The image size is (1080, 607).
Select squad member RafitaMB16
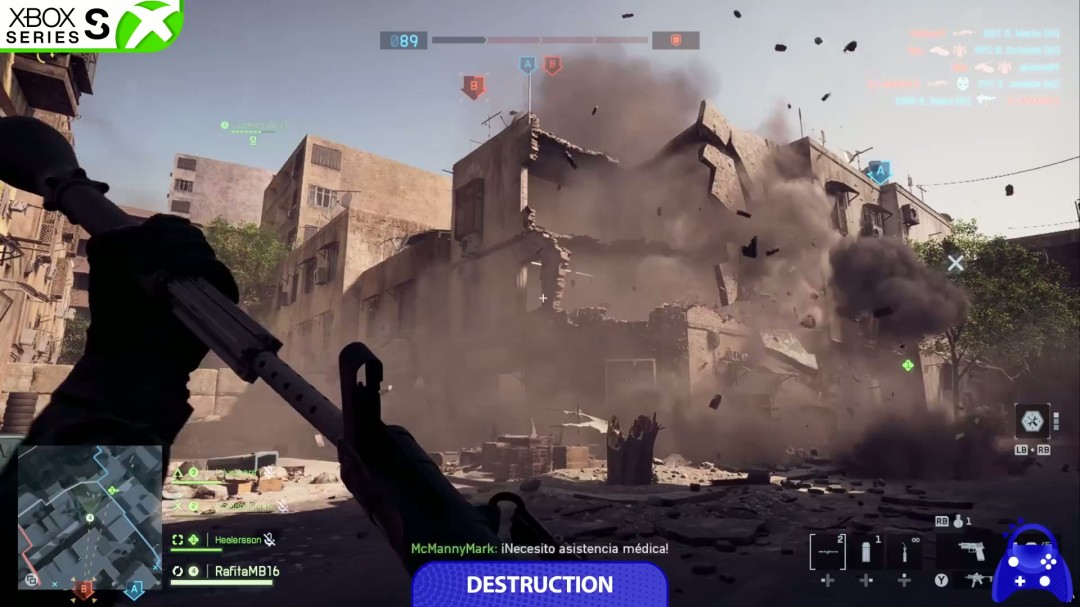click(244, 571)
